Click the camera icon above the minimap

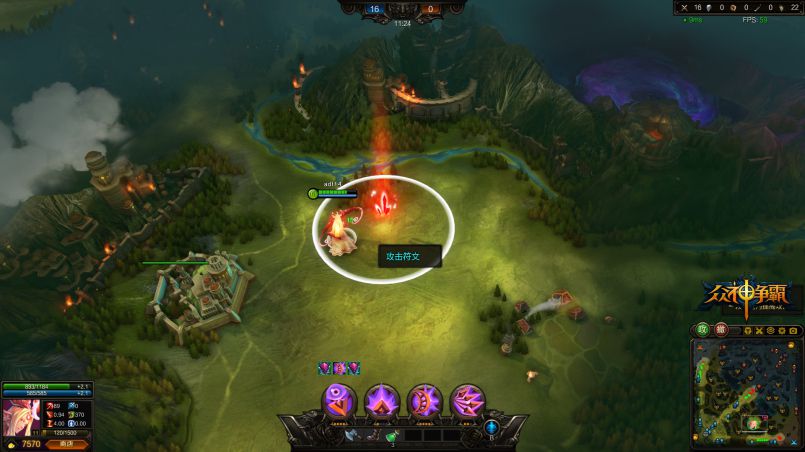(792, 329)
